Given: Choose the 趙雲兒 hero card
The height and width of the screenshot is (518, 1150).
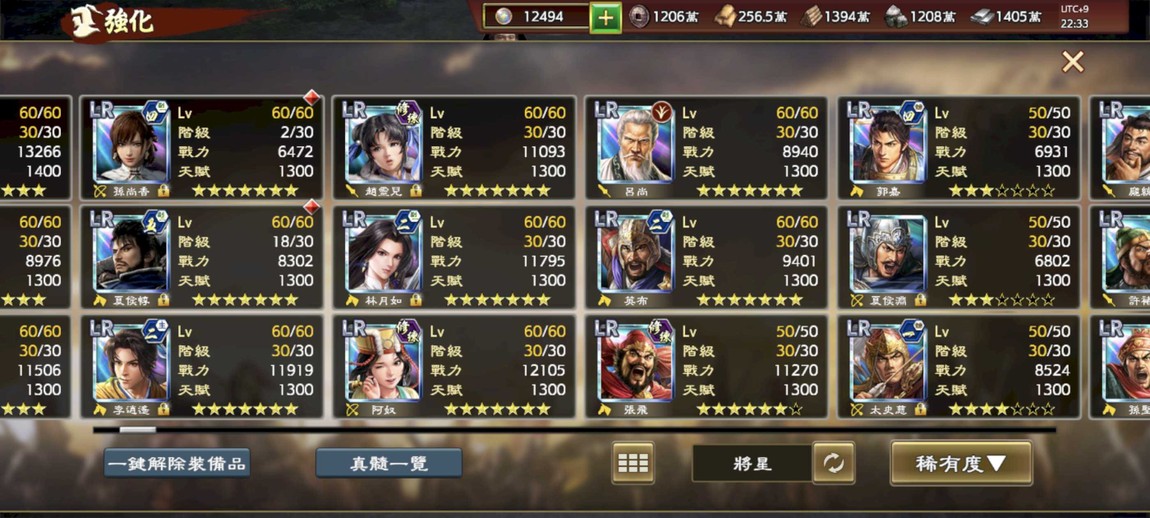Looking at the screenshot, I should pyautogui.click(x=455, y=148).
